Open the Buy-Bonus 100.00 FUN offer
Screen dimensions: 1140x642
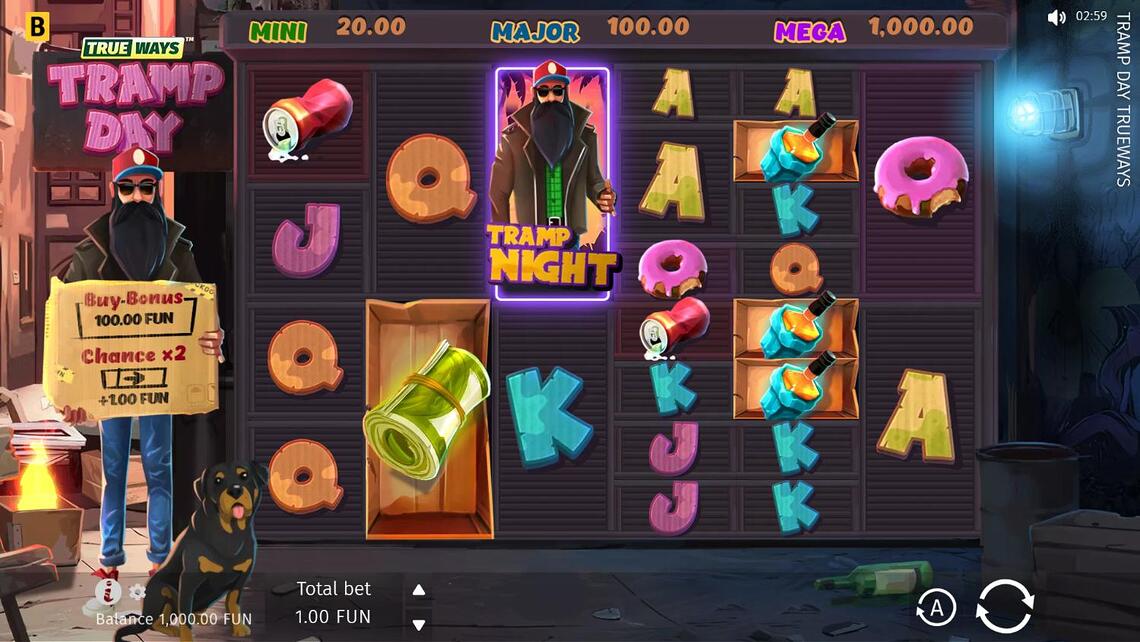click(134, 311)
